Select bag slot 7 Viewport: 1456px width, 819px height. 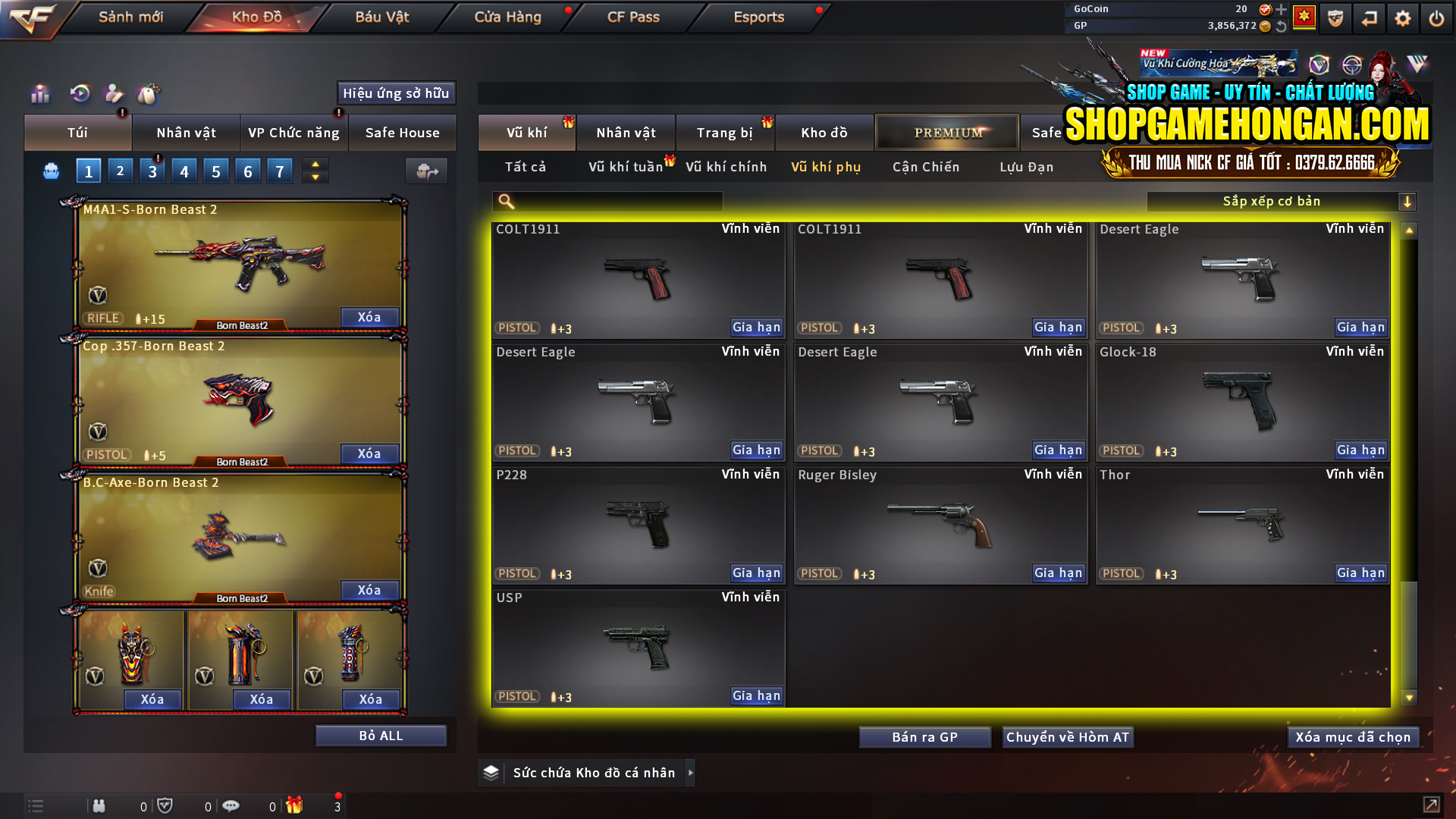tap(280, 171)
